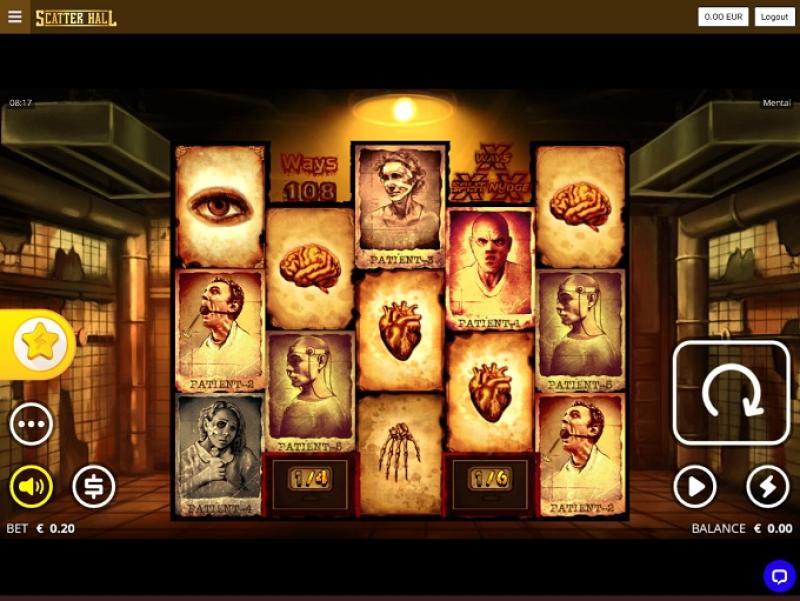This screenshot has height=601, width=800.
Task: Open the 0.00 EUR balance button
Action: [x=724, y=17]
